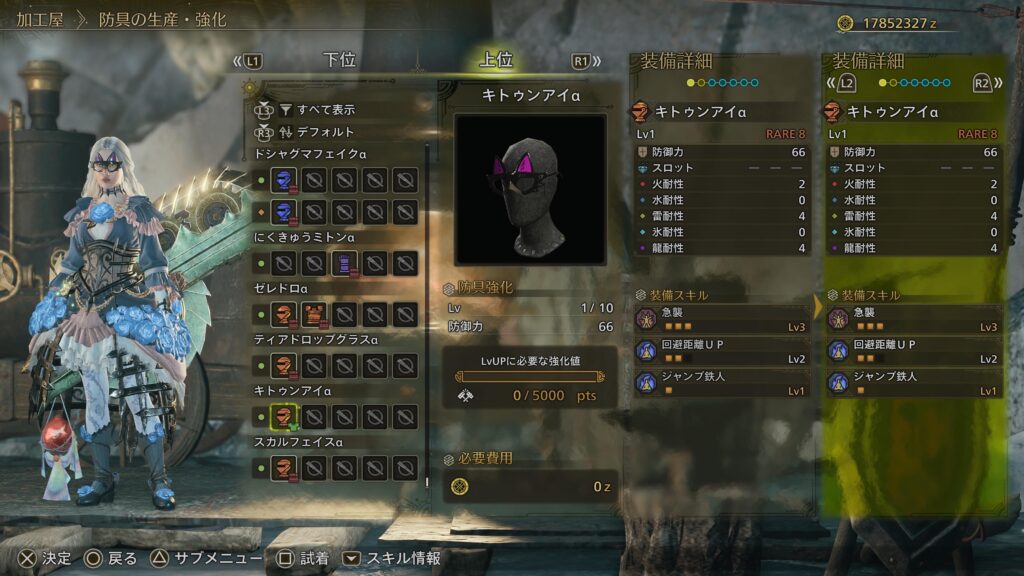This screenshot has height=576, width=1024.
Task: Select the 急襲 skill in highlighted panel
Action: point(913,319)
